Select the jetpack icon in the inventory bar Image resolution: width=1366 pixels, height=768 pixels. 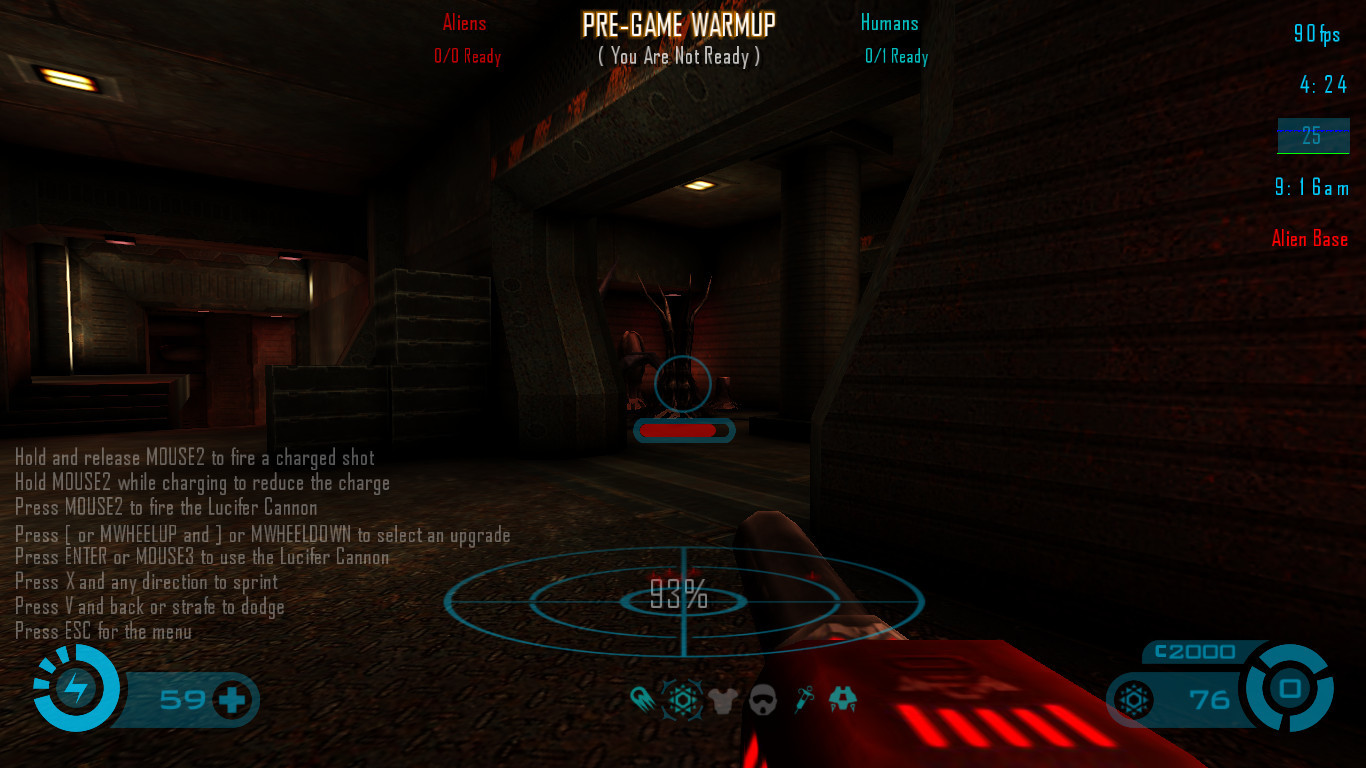pyautogui.click(x=843, y=699)
